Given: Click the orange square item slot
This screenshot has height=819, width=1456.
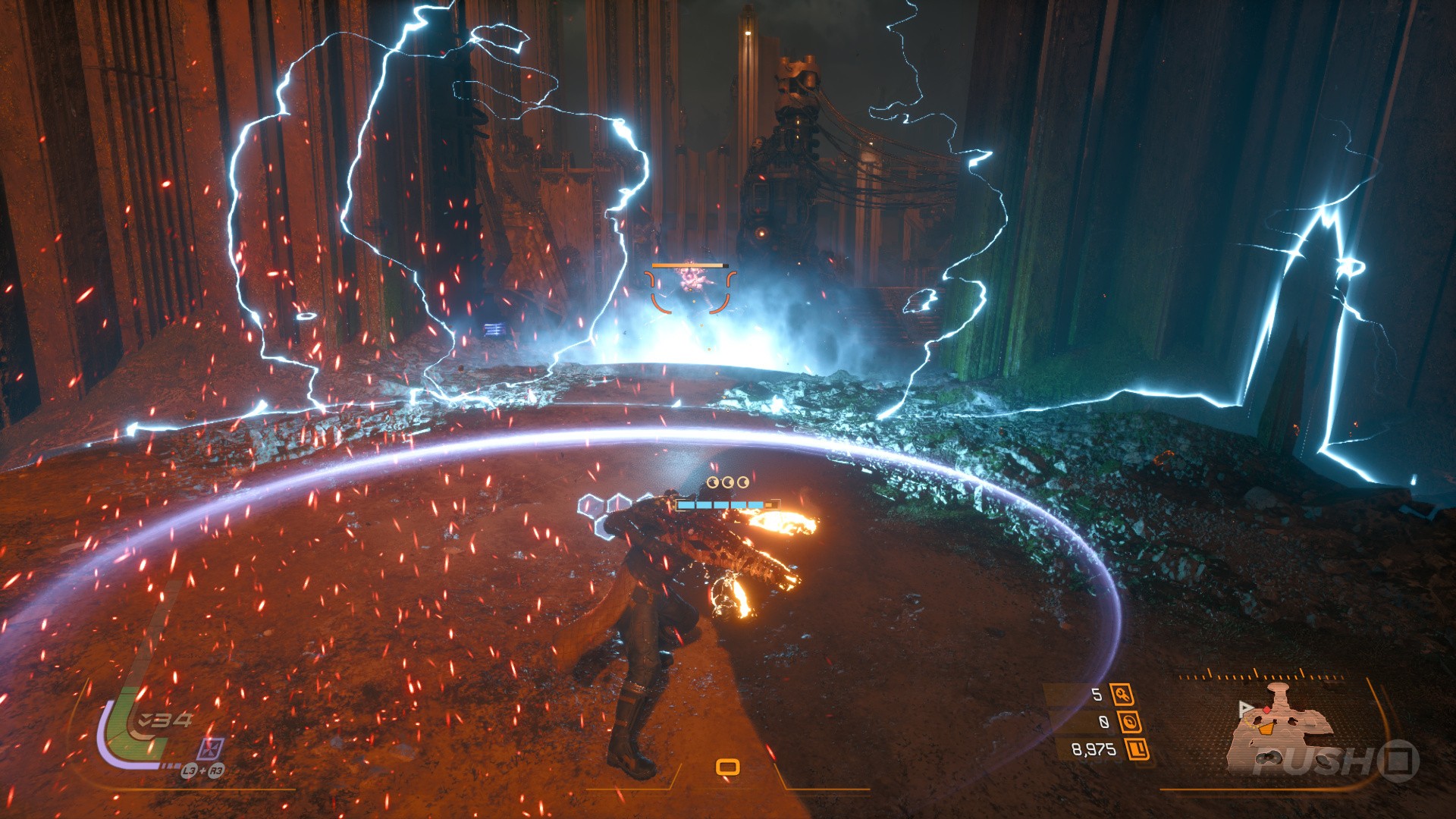Looking at the screenshot, I should [x=727, y=767].
